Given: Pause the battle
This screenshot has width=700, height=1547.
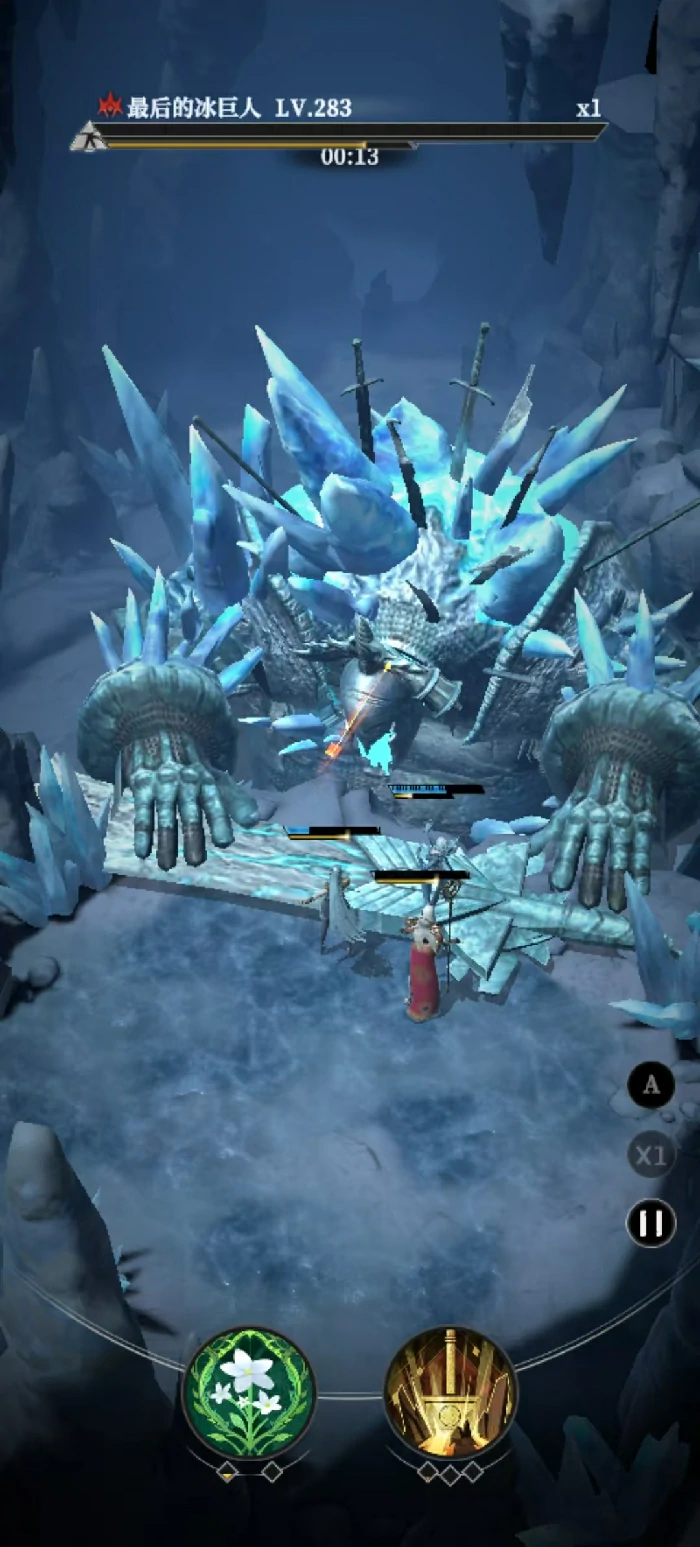Looking at the screenshot, I should pyautogui.click(x=651, y=1223).
